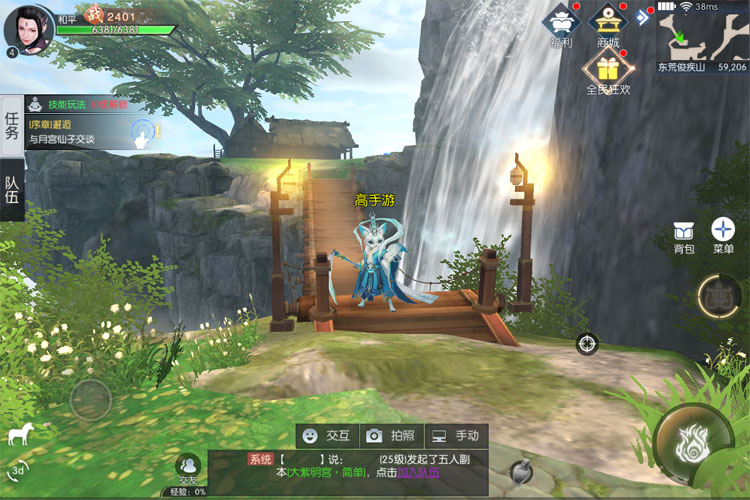Activate the flame attack skill button
This screenshot has height=500, width=750.
click(692, 443)
